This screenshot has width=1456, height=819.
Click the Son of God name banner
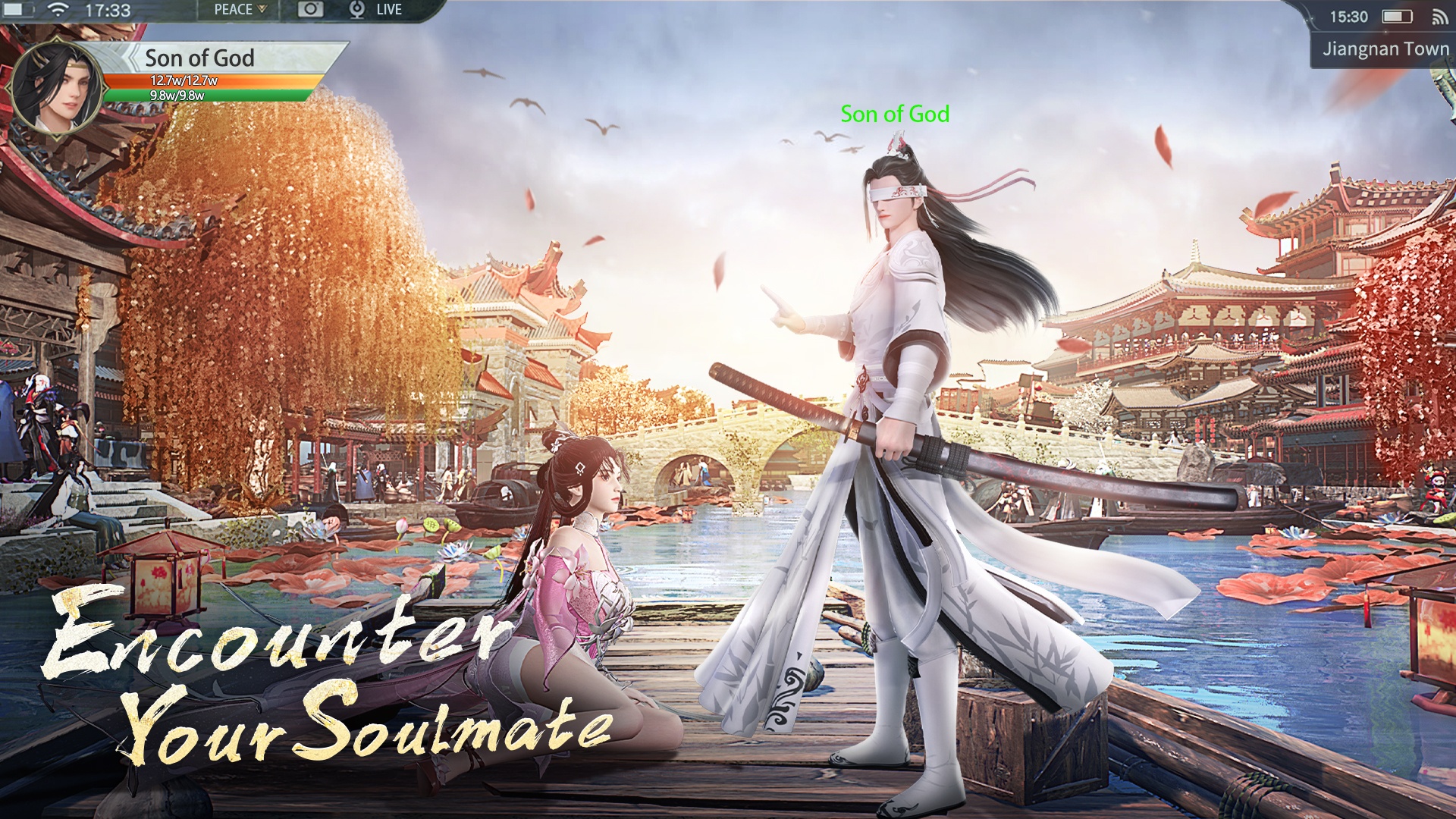coord(199,59)
